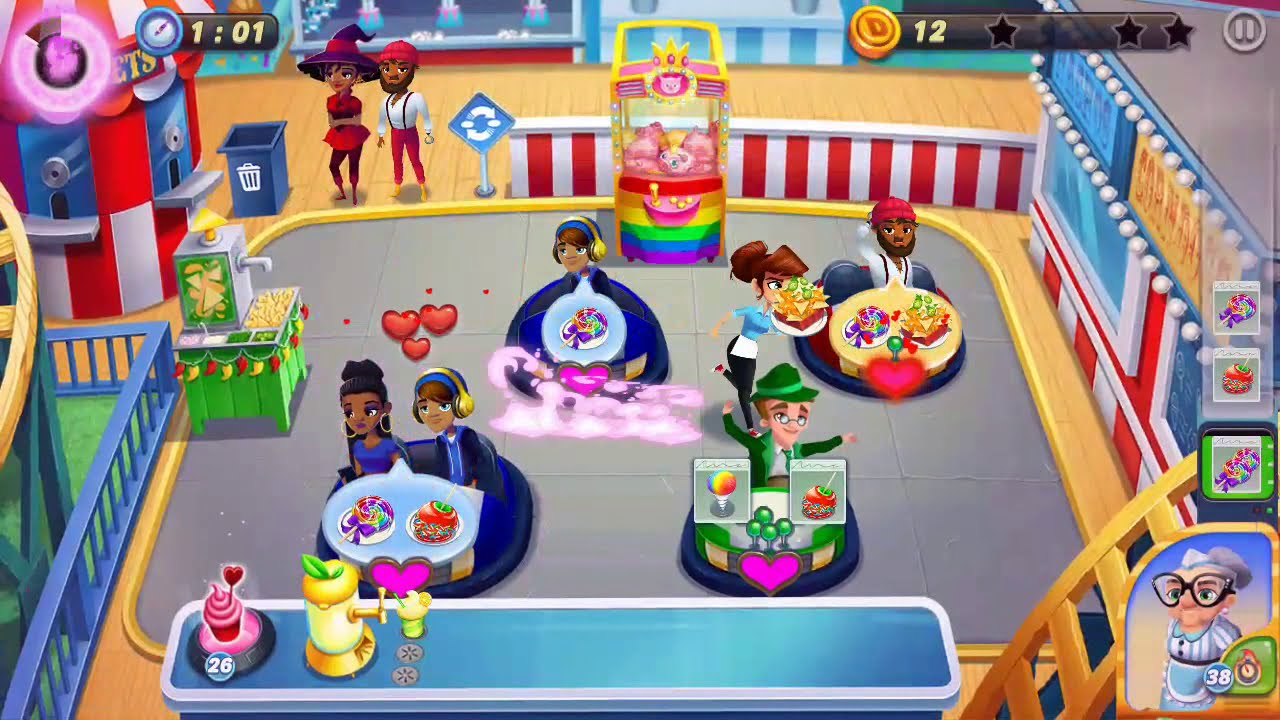Viewport: 1280px width, 720px height.
Task: Click the snow cone order bubble
Action: click(722, 490)
